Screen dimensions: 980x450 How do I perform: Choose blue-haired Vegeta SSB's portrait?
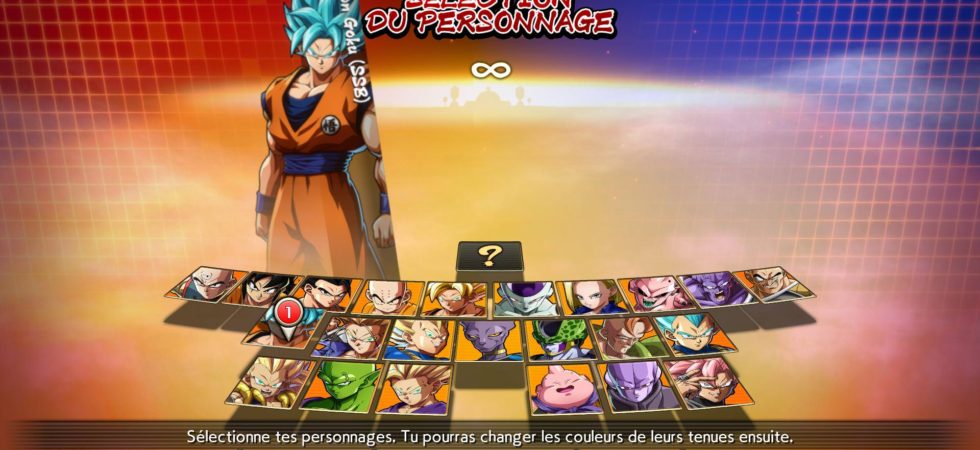(x=697, y=335)
